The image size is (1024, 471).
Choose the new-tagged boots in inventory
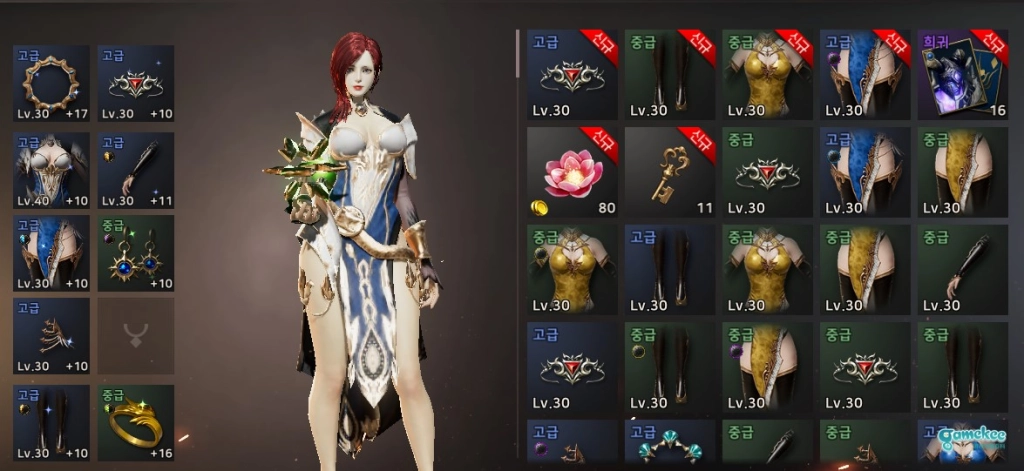click(669, 75)
